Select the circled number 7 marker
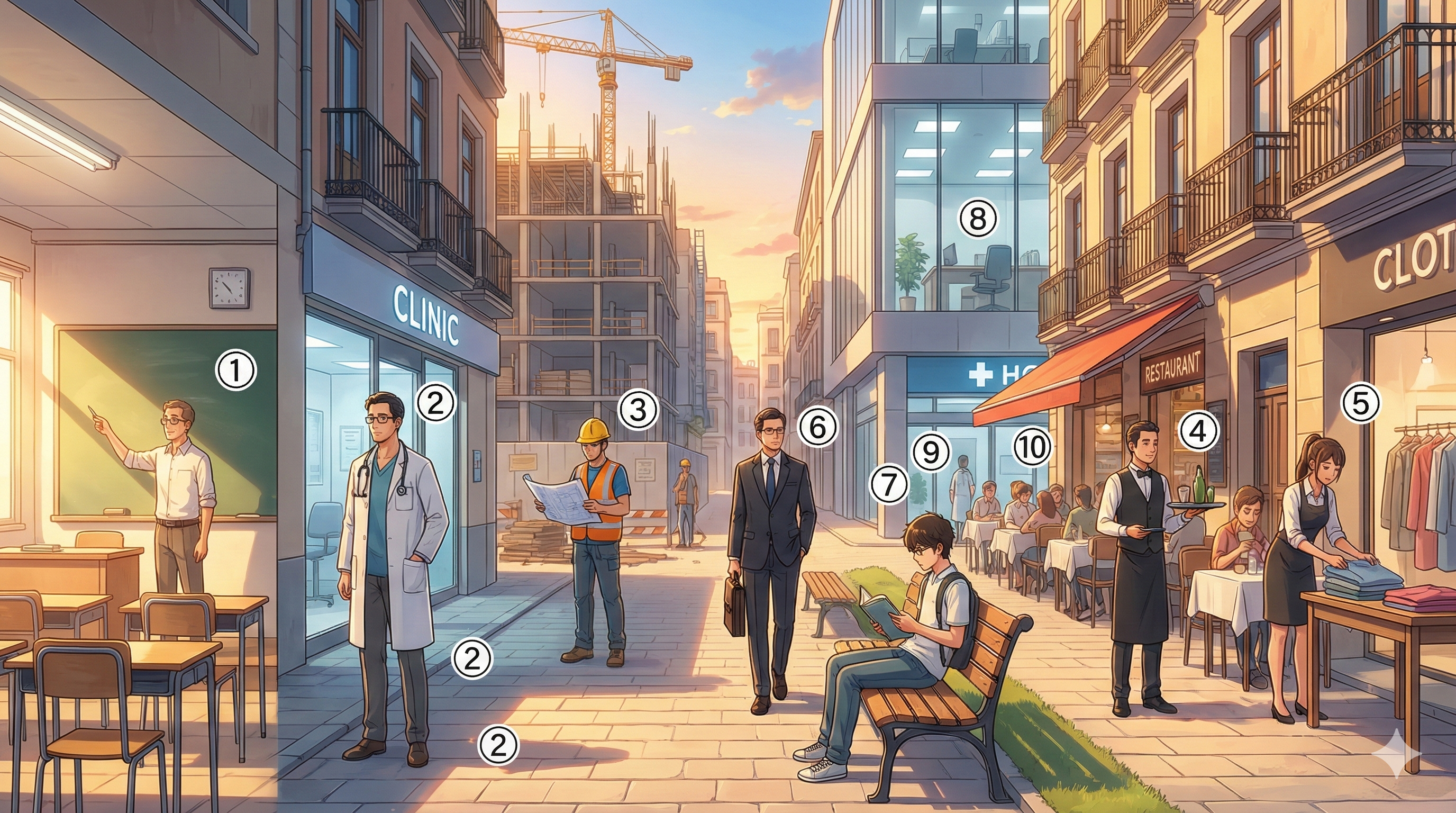 pos(889,484)
